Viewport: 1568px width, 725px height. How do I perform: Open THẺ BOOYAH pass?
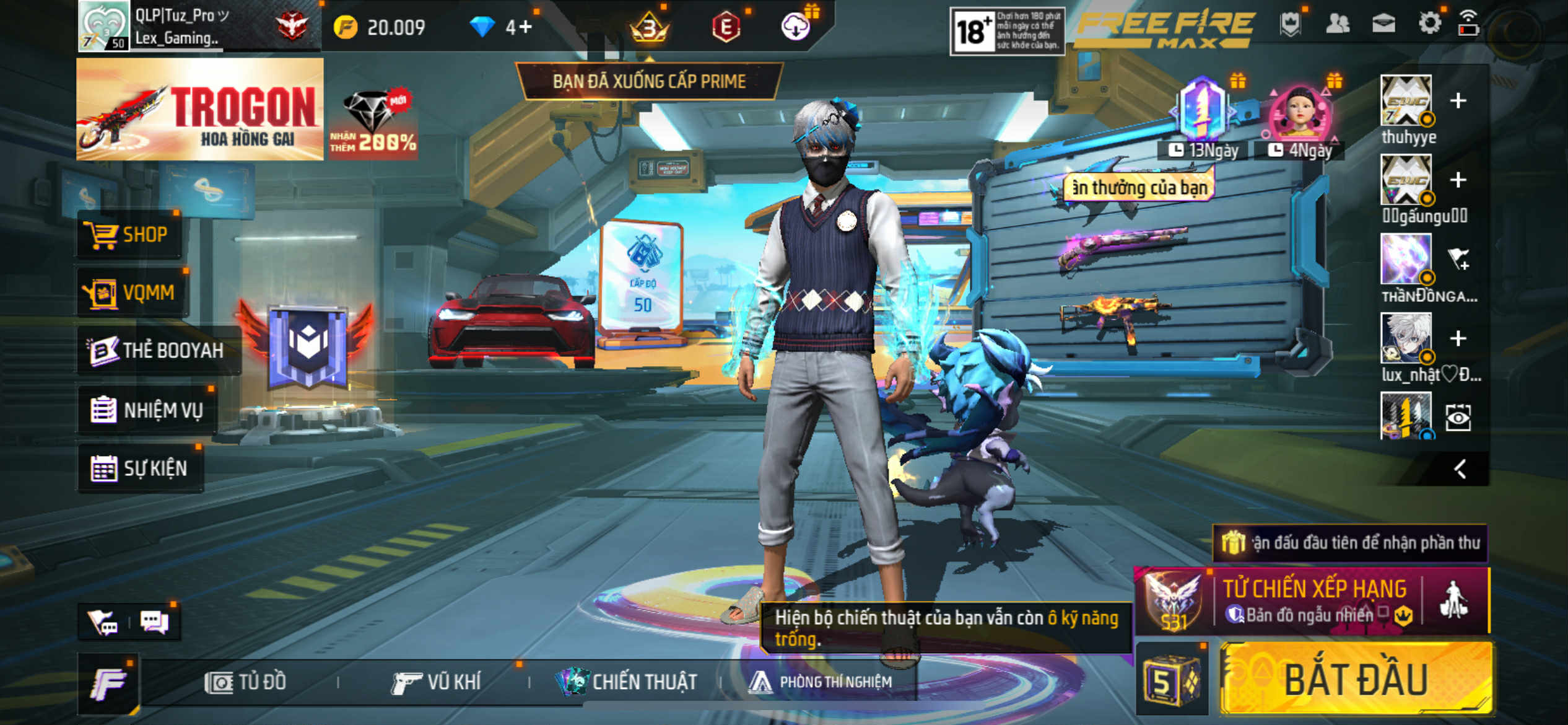pos(157,351)
